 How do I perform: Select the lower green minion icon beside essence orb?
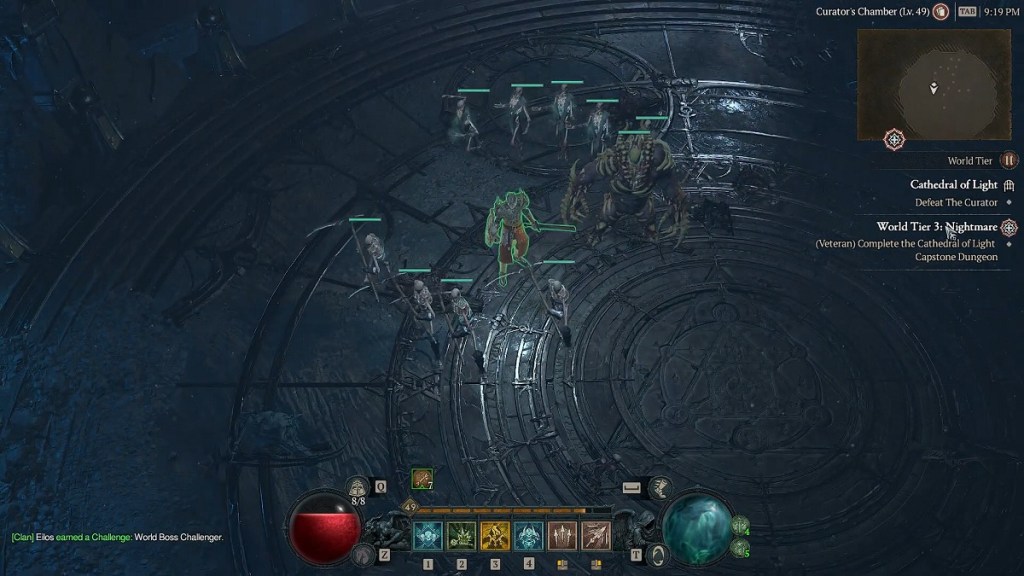pos(740,548)
